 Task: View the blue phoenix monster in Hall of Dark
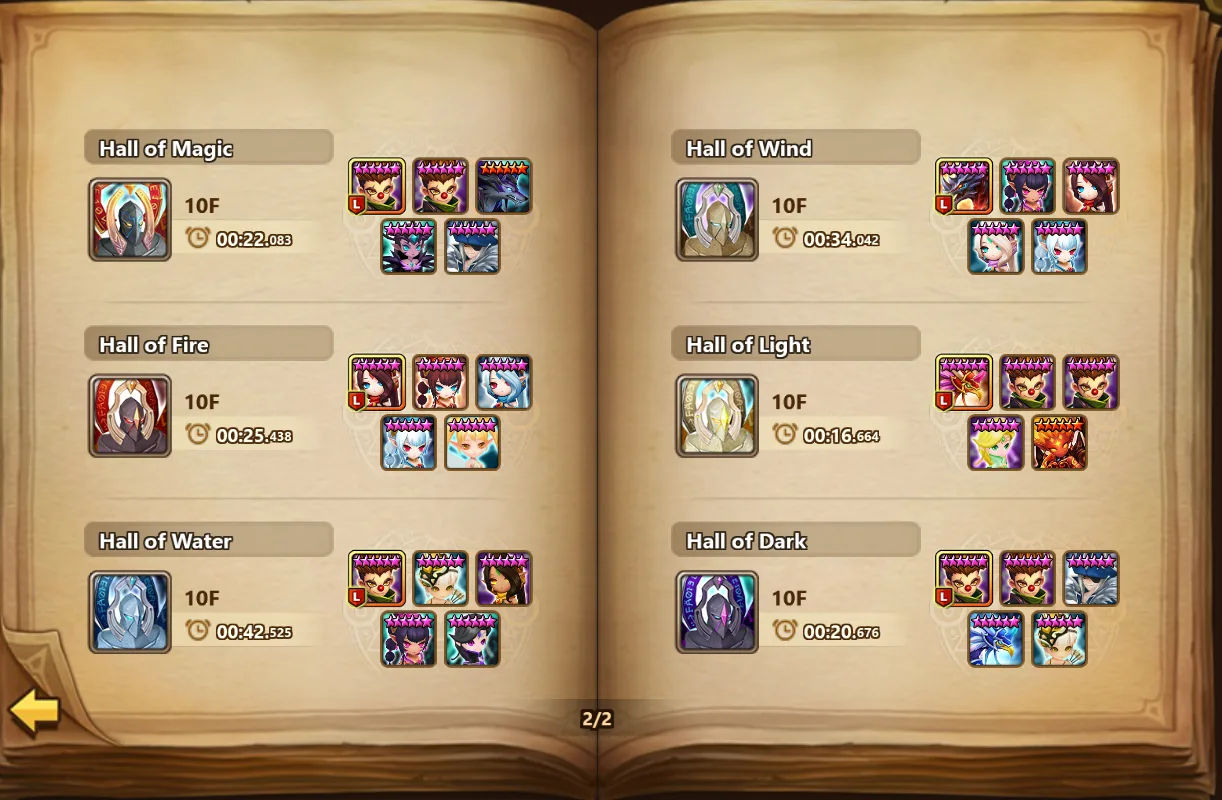(996, 639)
